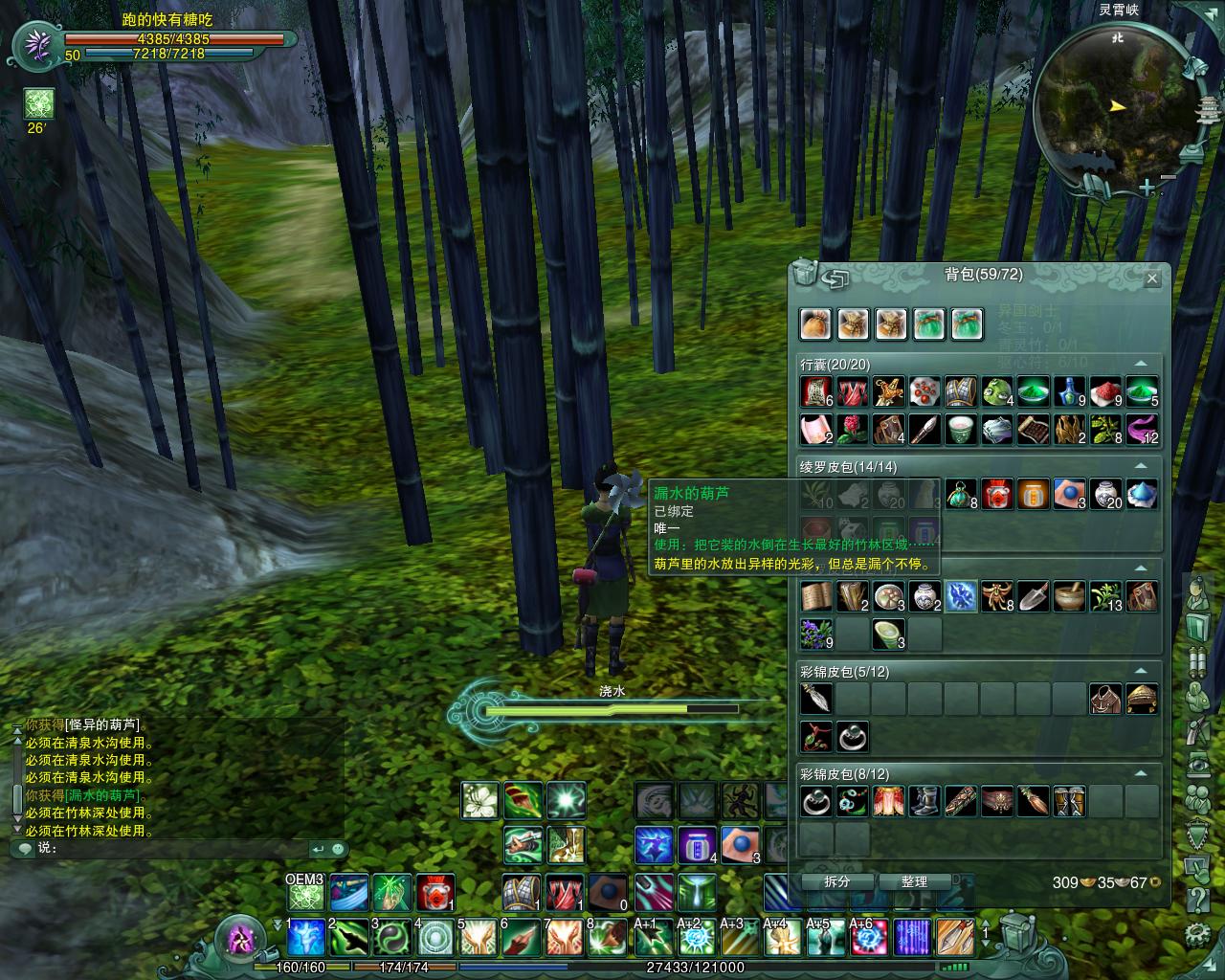The height and width of the screenshot is (980, 1225).
Task: Select the purple flower herb stack
Action: coord(815,633)
